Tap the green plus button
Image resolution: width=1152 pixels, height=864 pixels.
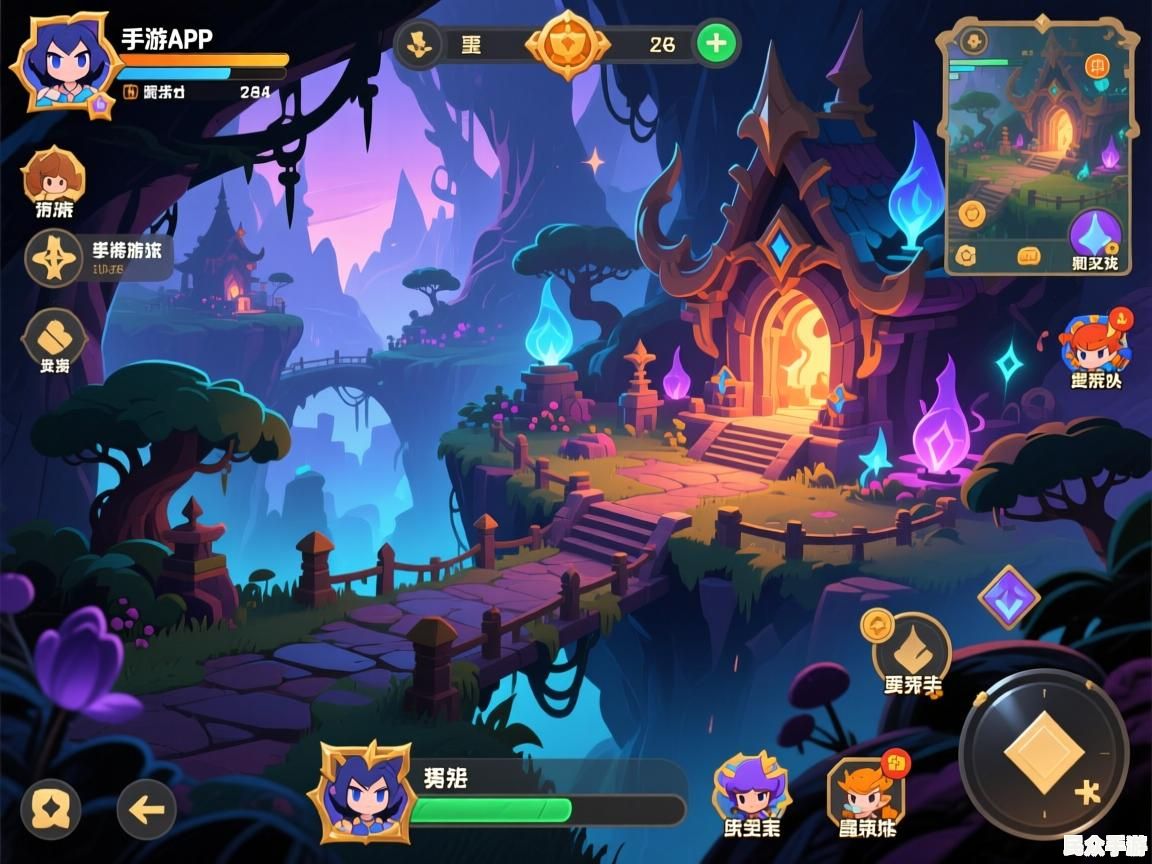click(x=716, y=43)
